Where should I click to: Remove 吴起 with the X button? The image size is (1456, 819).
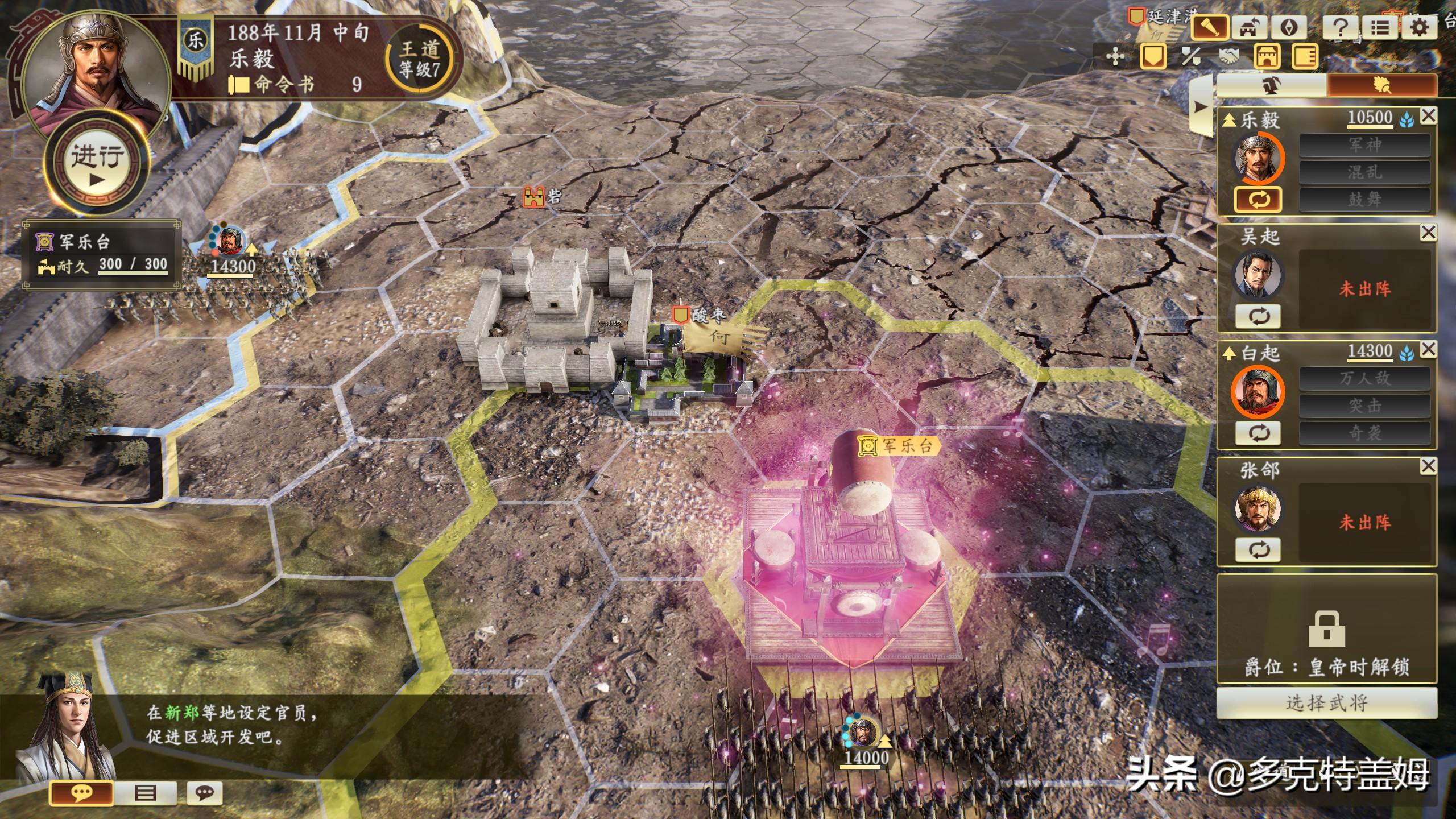(x=1428, y=232)
